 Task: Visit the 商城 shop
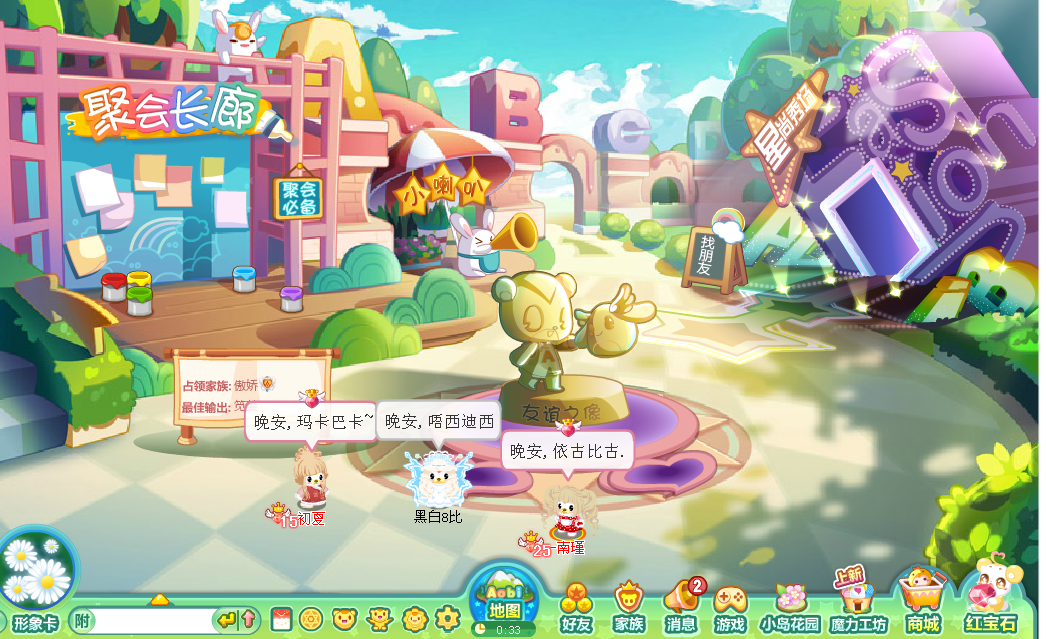point(922,606)
